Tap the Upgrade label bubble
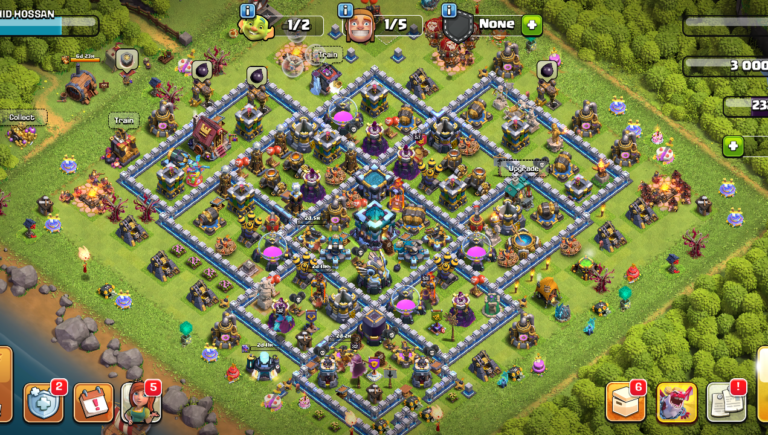 click(x=522, y=168)
